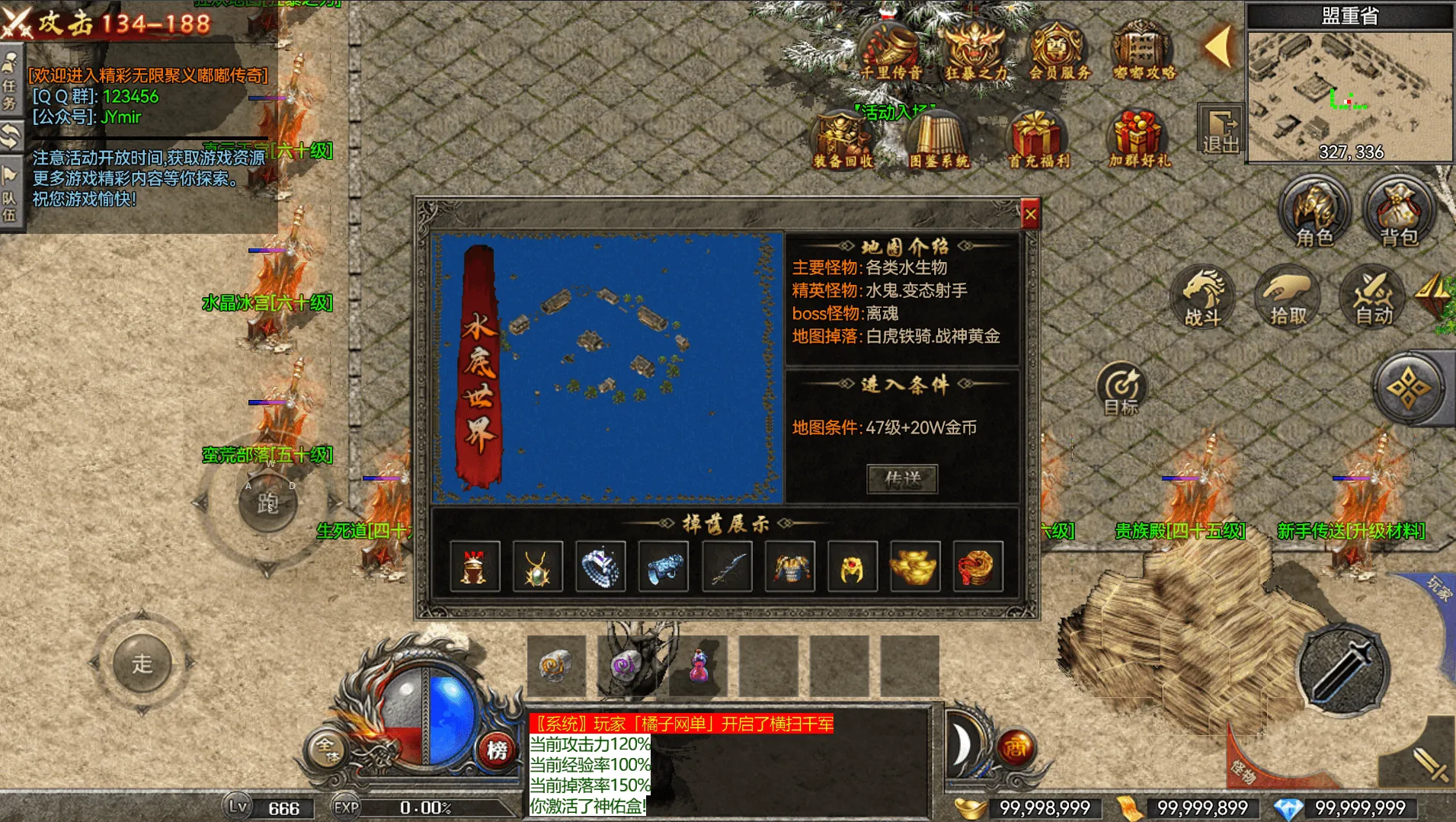Open 会员服务 member services
Screen dimensions: 1456x822
(x=1059, y=50)
